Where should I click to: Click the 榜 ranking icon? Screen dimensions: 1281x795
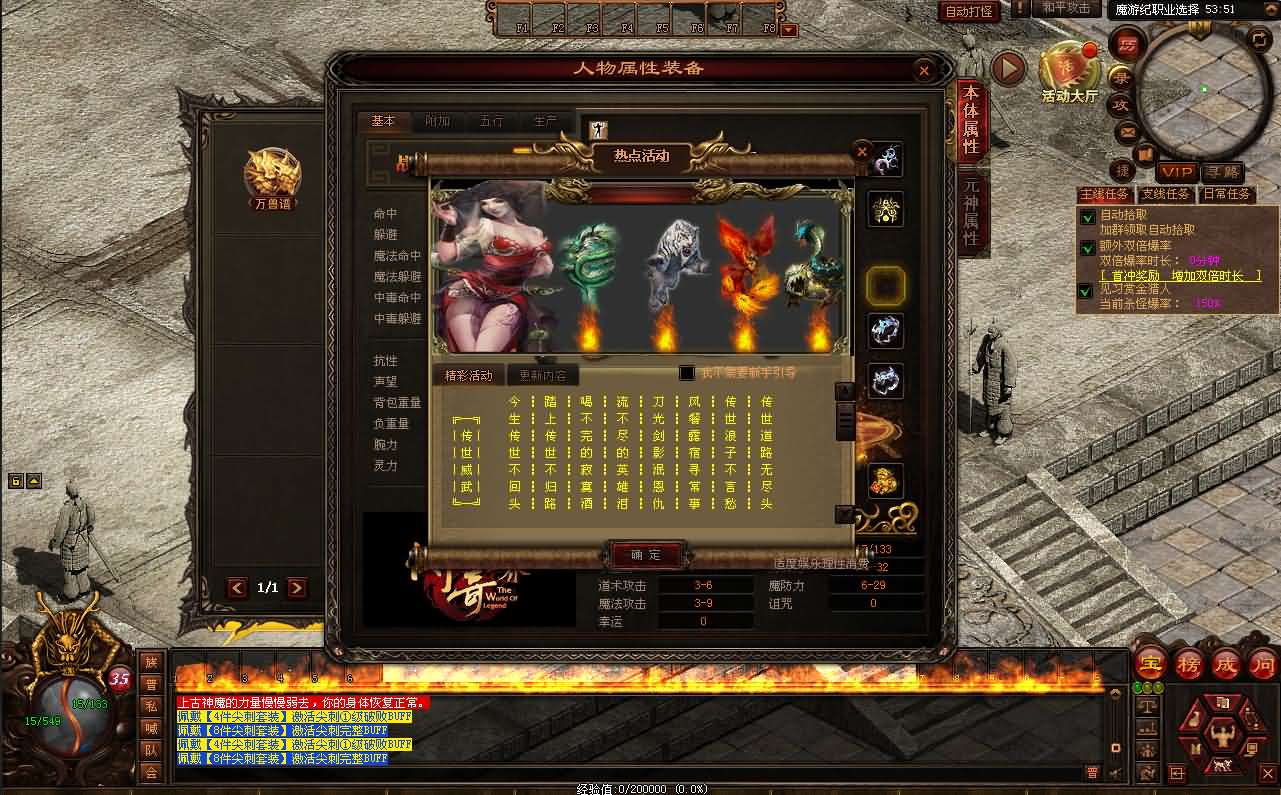[x=1189, y=665]
